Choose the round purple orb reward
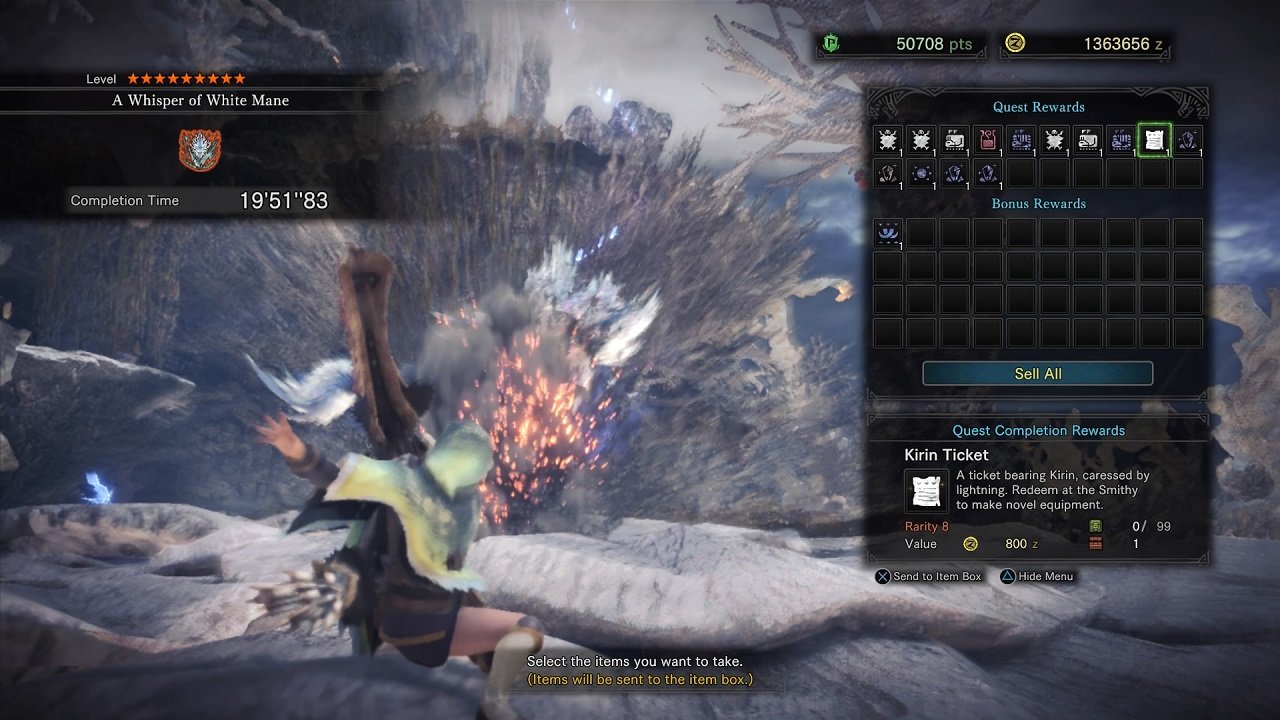Viewport: 1280px width, 720px height. click(x=921, y=173)
